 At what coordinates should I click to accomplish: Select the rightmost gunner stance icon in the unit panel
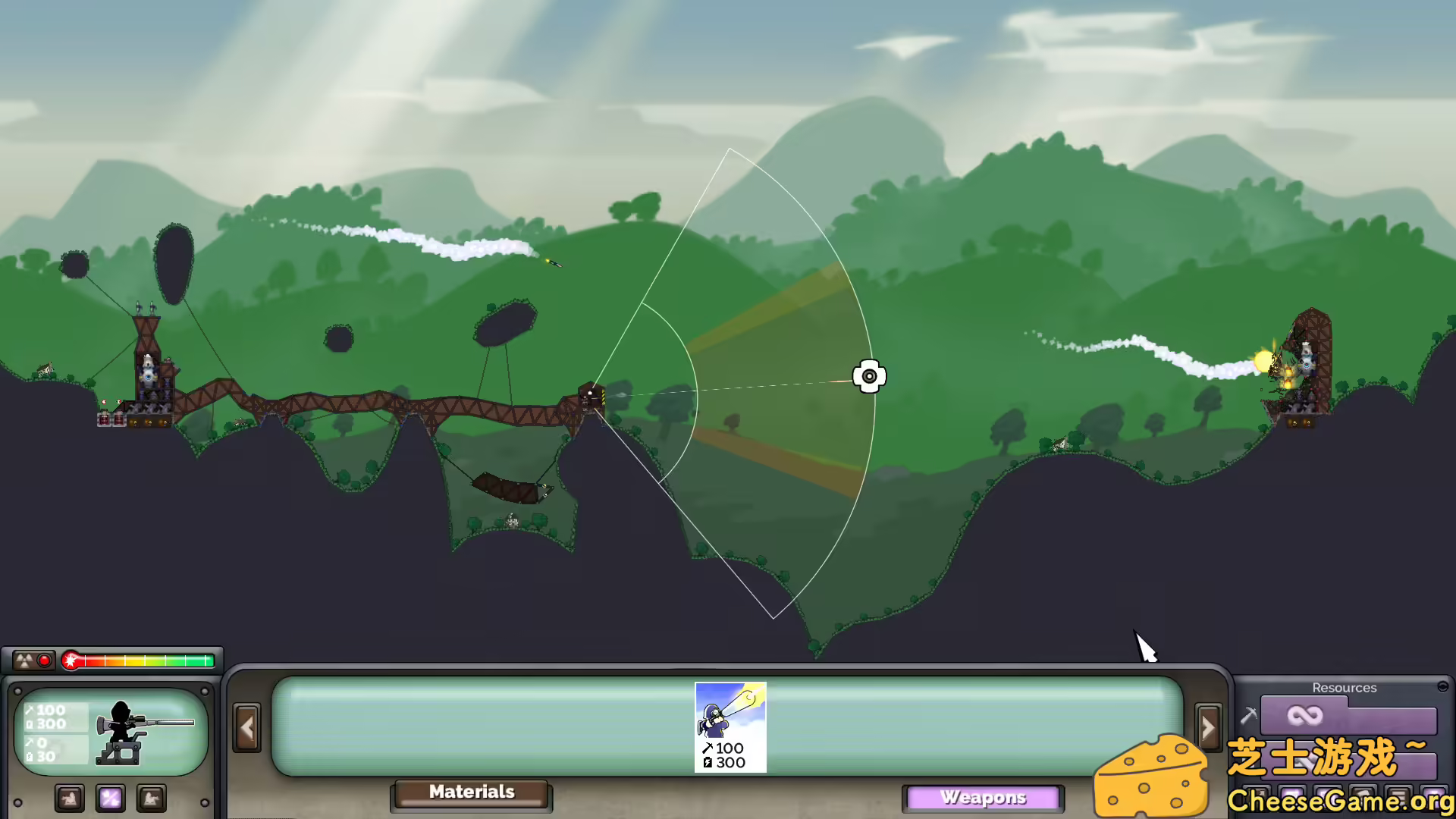coord(152,798)
